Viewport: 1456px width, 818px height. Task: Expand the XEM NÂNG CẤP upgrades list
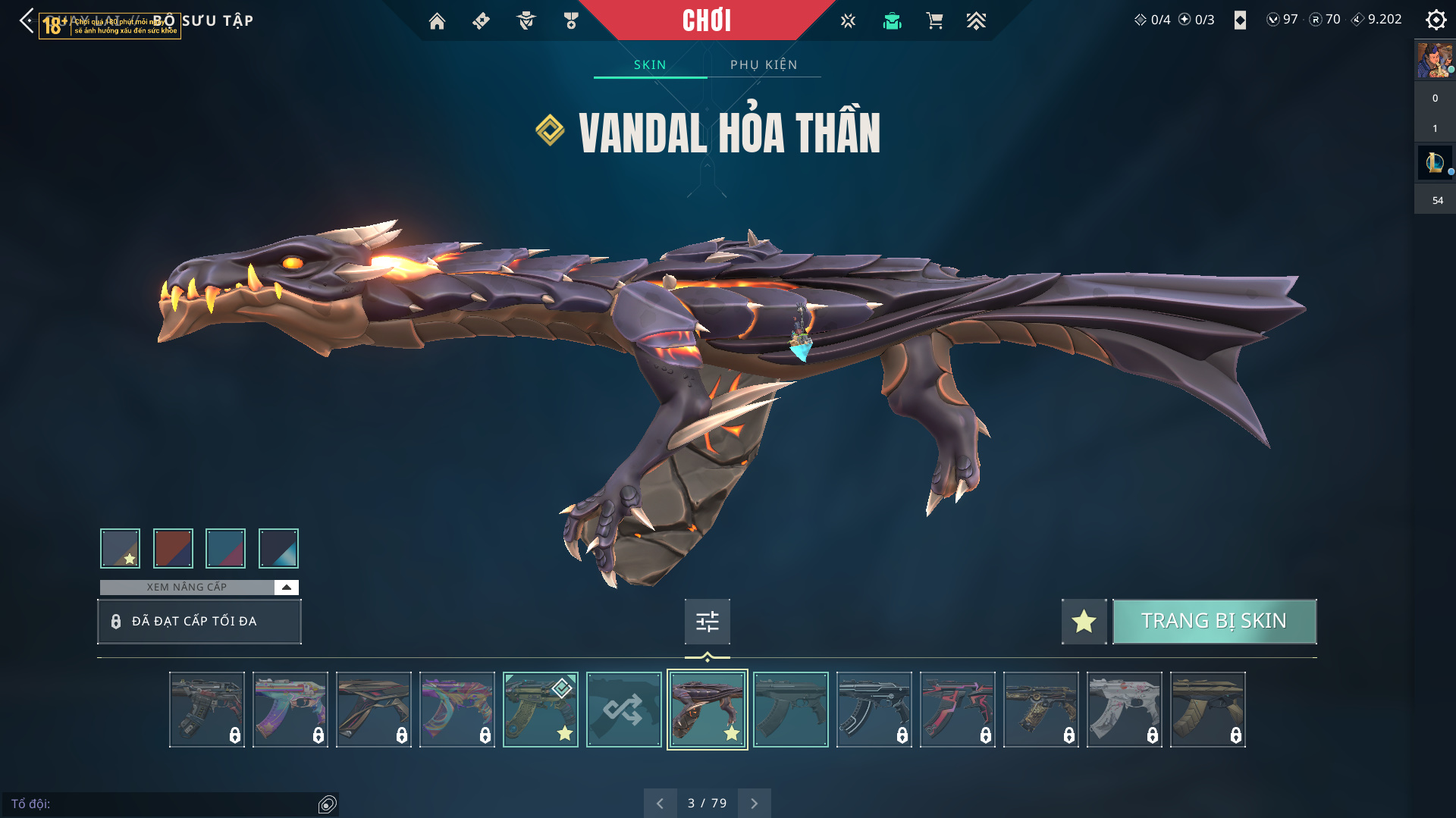click(x=286, y=588)
